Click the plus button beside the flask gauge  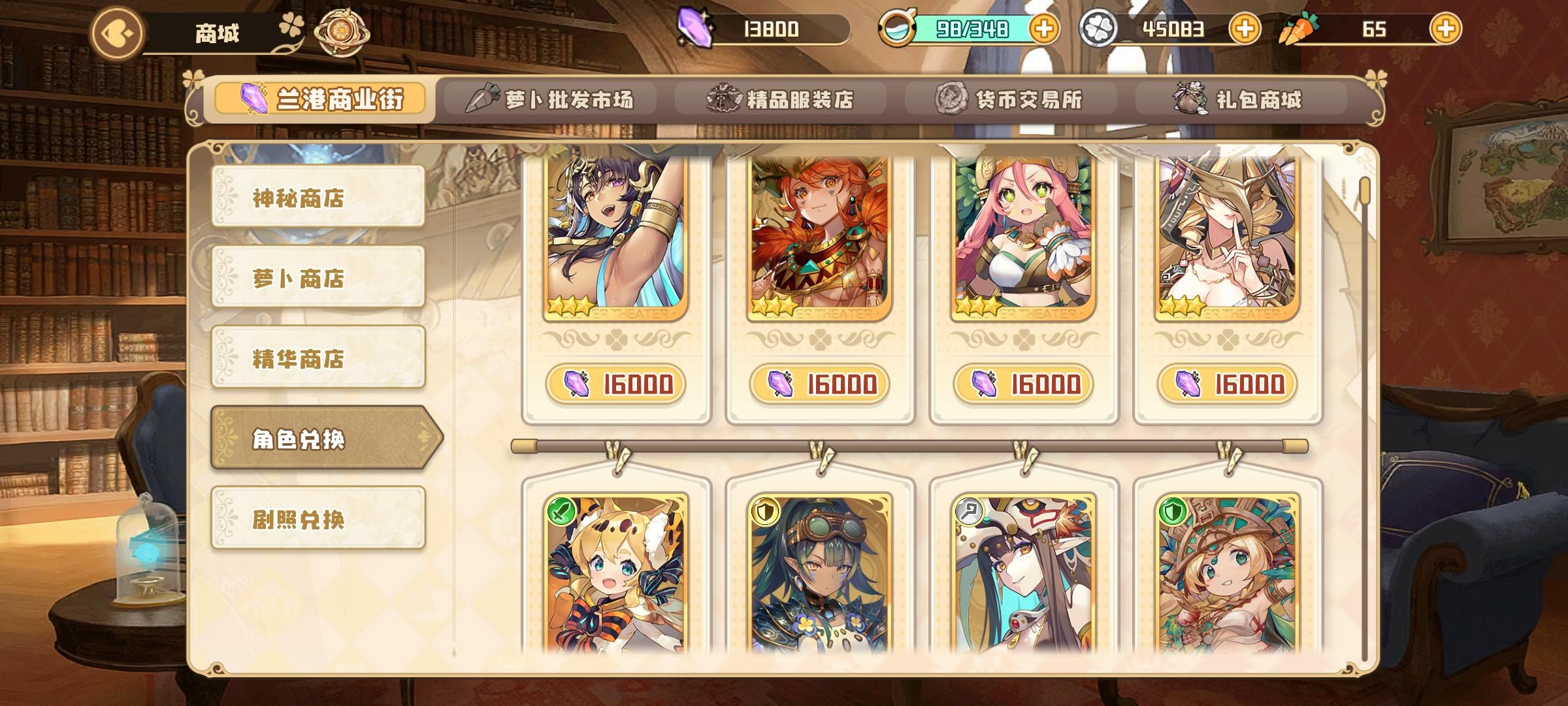pos(1044,29)
